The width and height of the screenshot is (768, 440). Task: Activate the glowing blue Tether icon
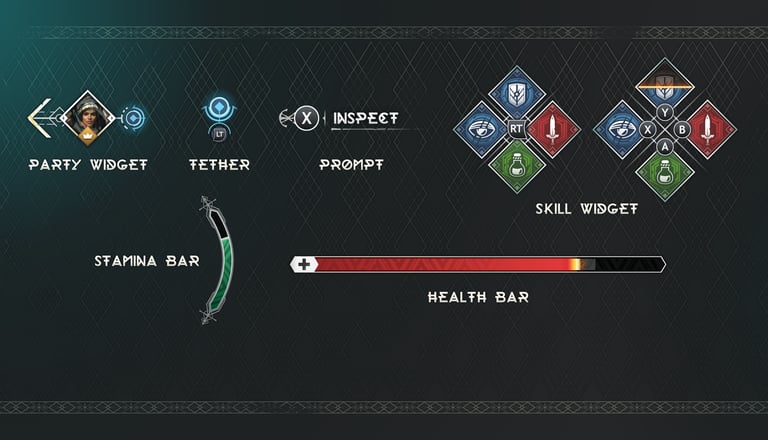pos(218,109)
